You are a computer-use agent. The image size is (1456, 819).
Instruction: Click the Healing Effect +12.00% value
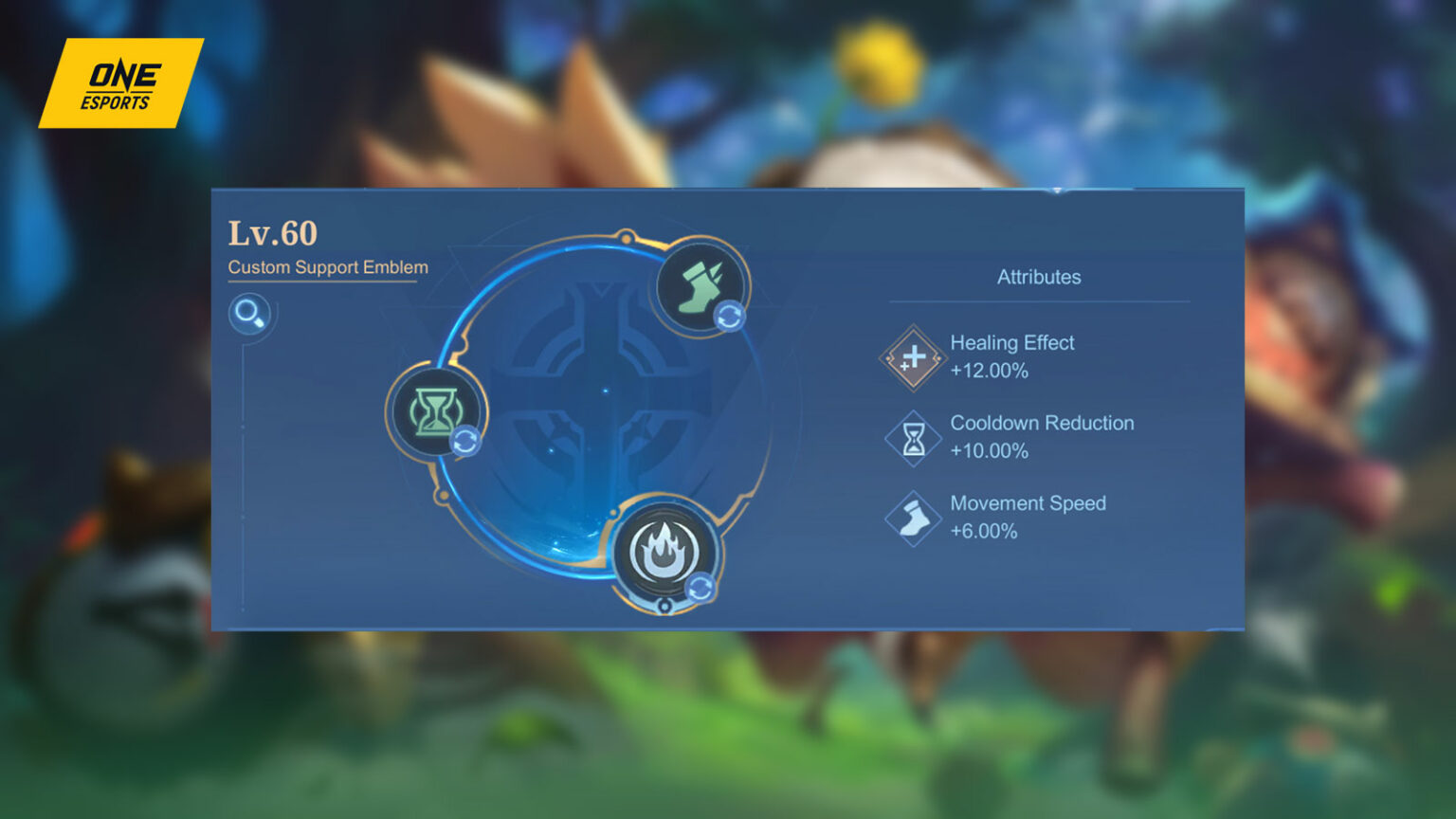(989, 372)
